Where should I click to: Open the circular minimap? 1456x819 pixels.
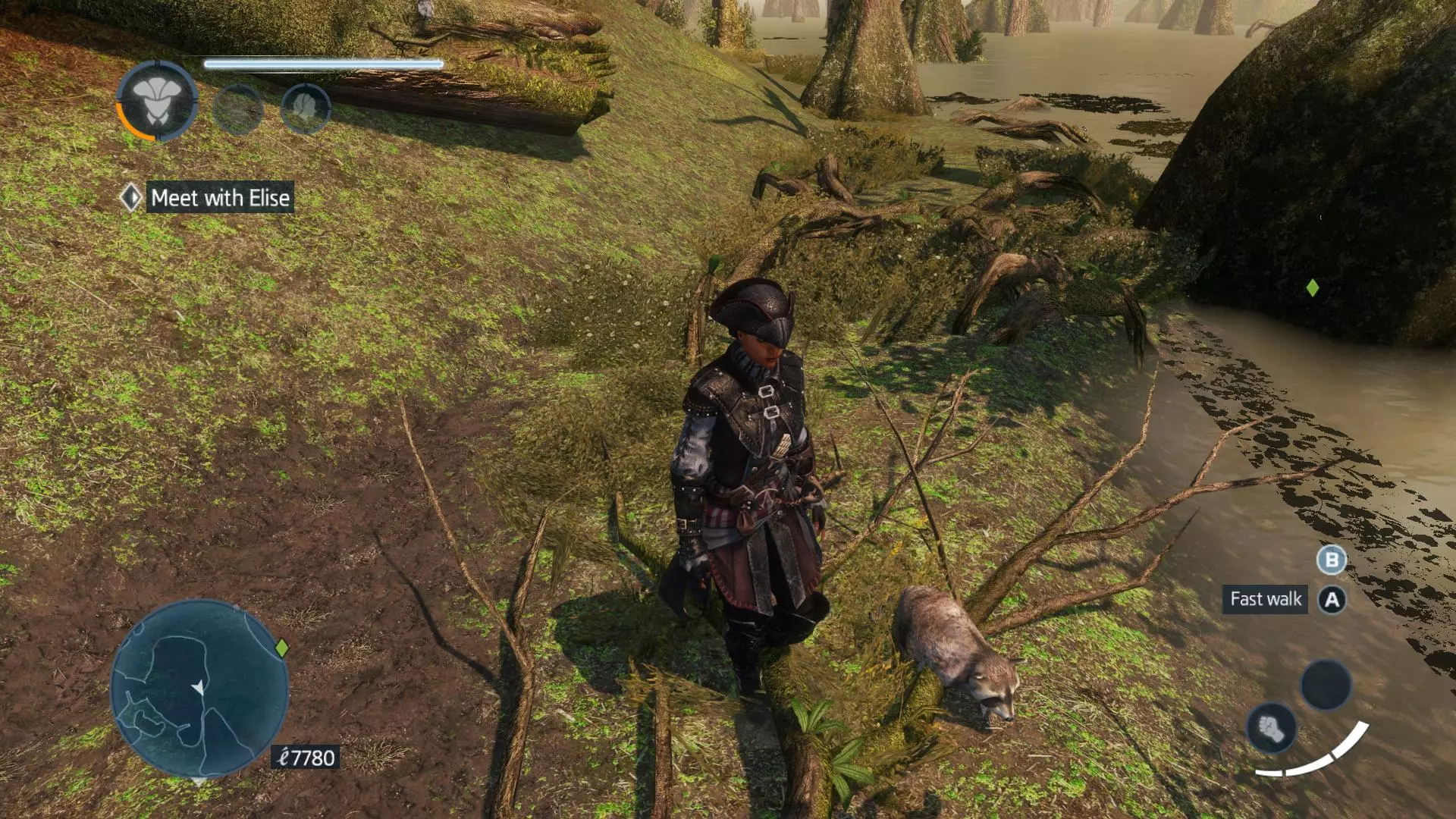point(199,689)
